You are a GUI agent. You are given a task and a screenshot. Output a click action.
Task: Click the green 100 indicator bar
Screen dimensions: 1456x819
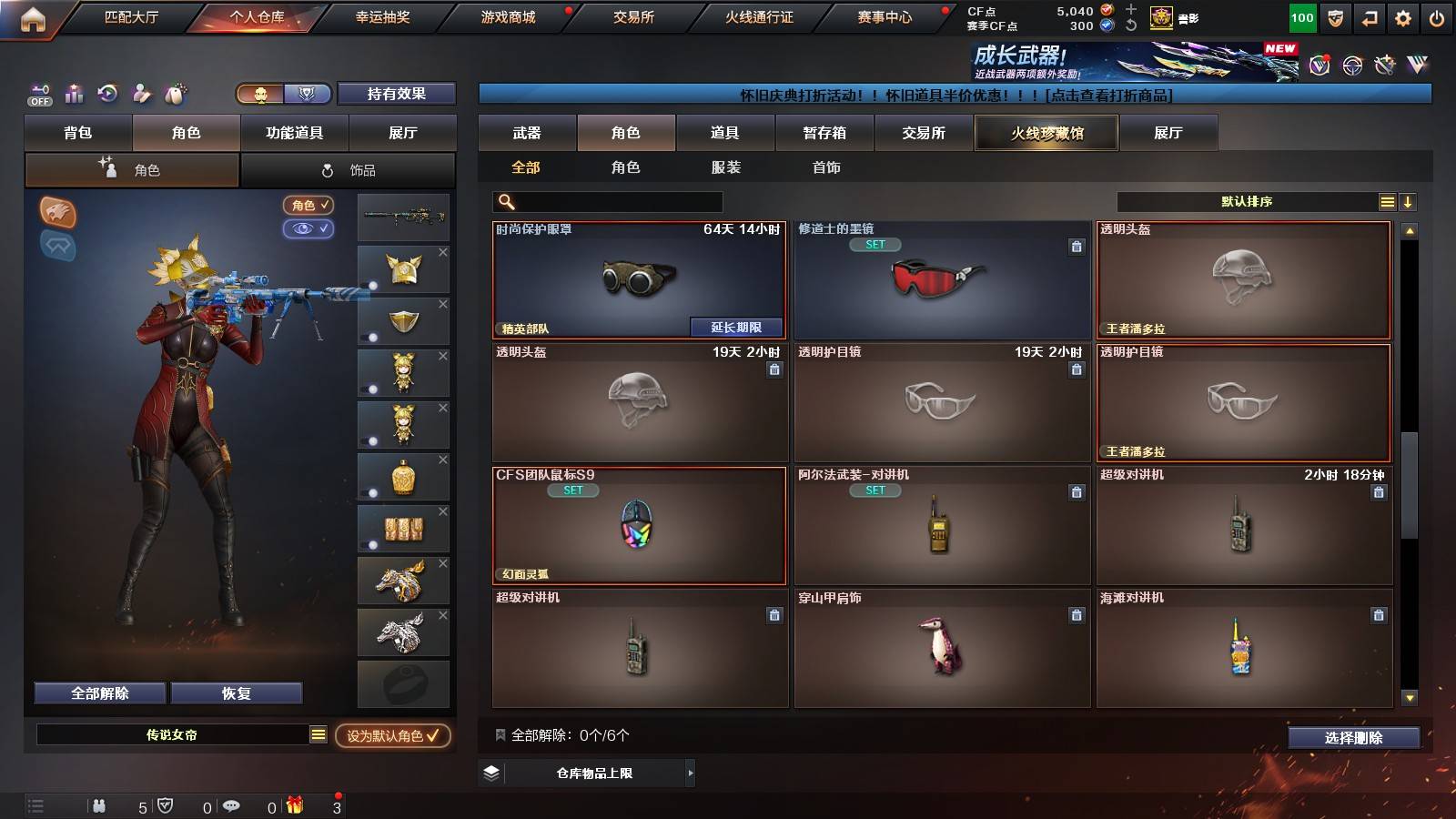click(1301, 16)
